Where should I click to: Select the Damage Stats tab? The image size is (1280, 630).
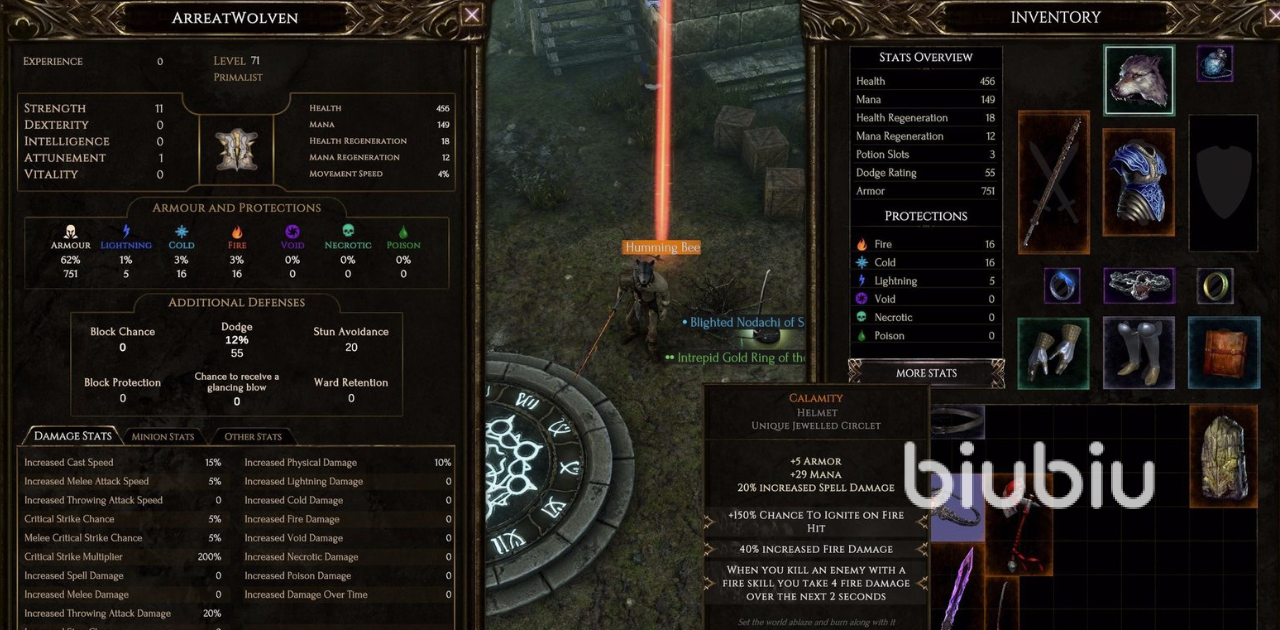(73, 436)
